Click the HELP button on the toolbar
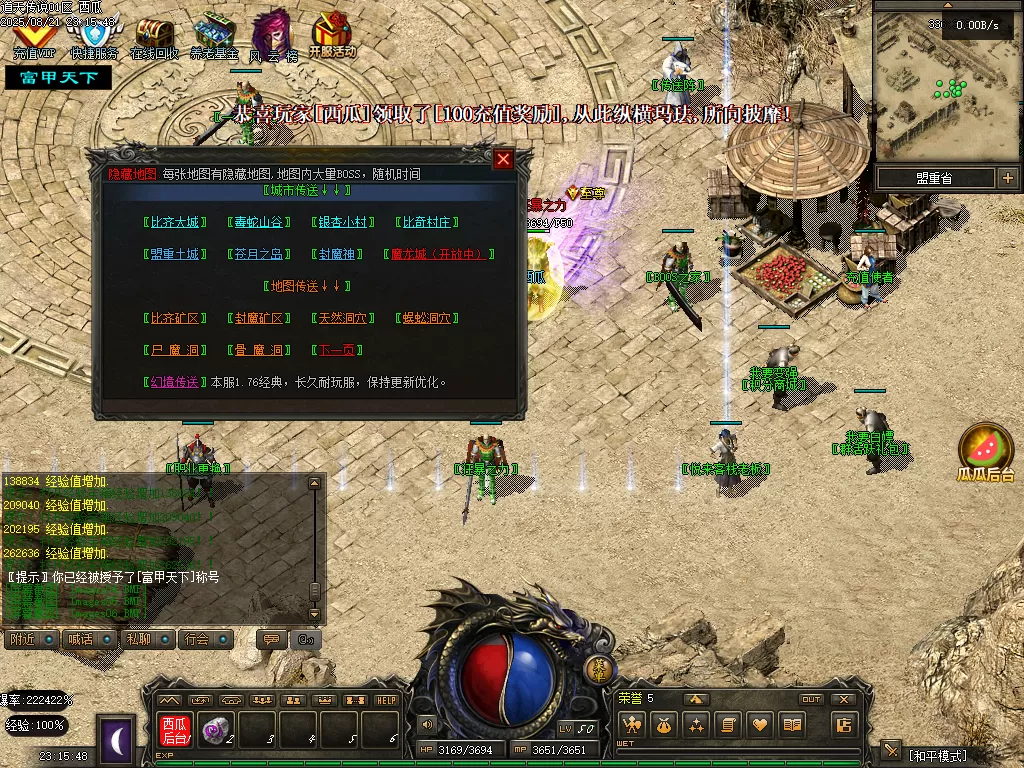This screenshot has width=1024, height=768. (x=387, y=700)
